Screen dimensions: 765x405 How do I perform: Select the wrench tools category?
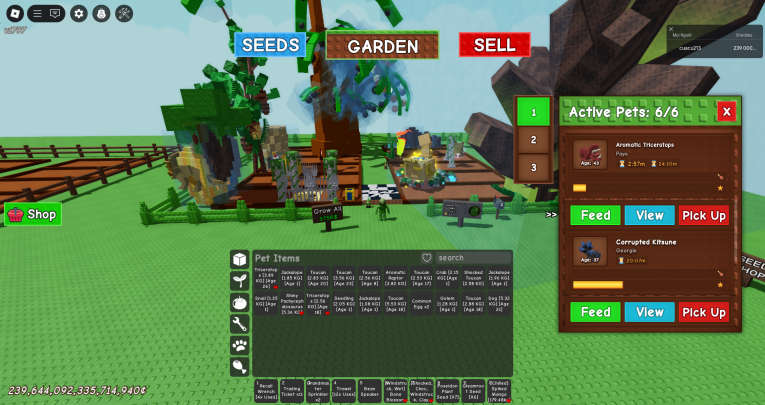239,323
